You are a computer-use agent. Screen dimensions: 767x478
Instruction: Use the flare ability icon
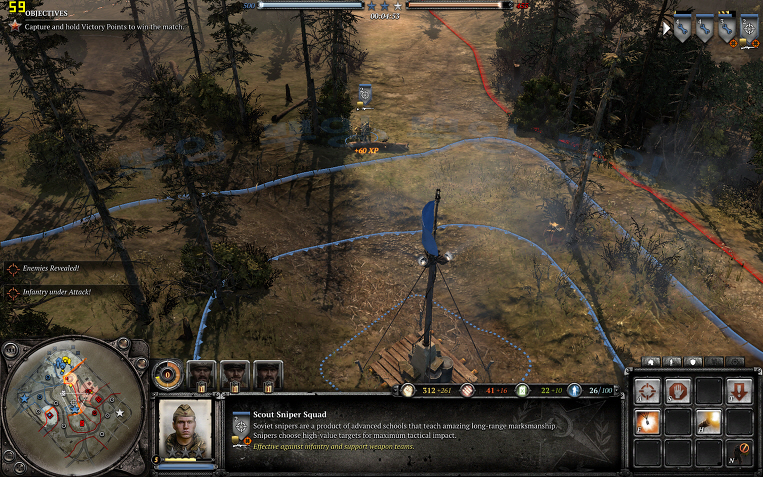[x=648, y=422]
